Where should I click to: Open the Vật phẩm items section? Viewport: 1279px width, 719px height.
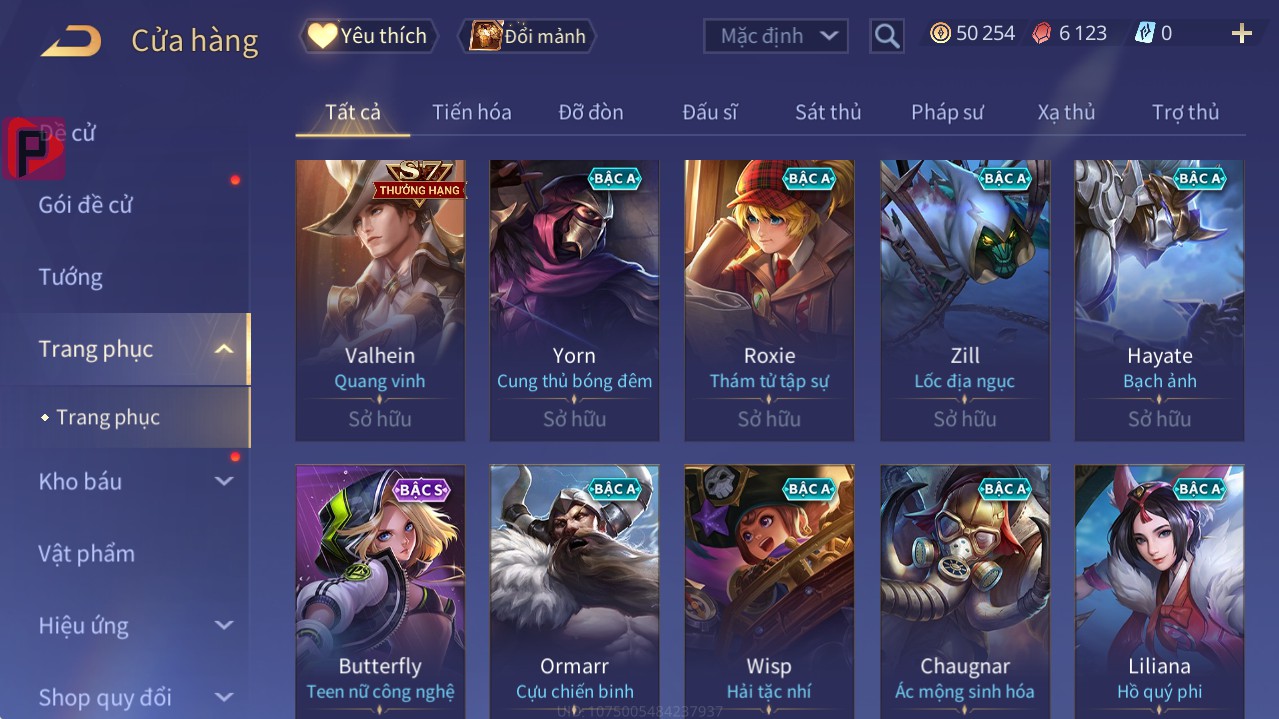[x=87, y=553]
